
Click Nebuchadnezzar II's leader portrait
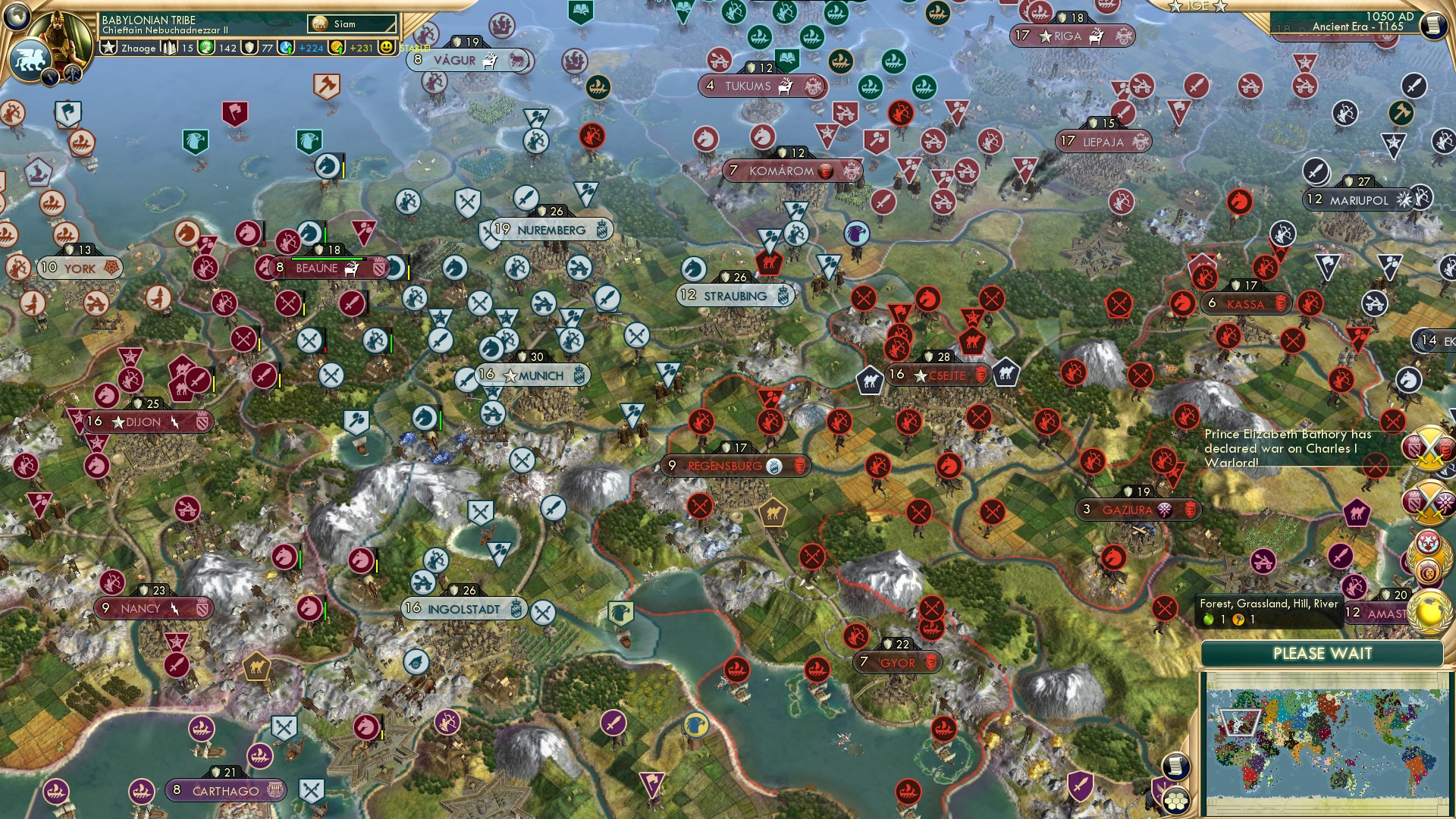point(59,36)
